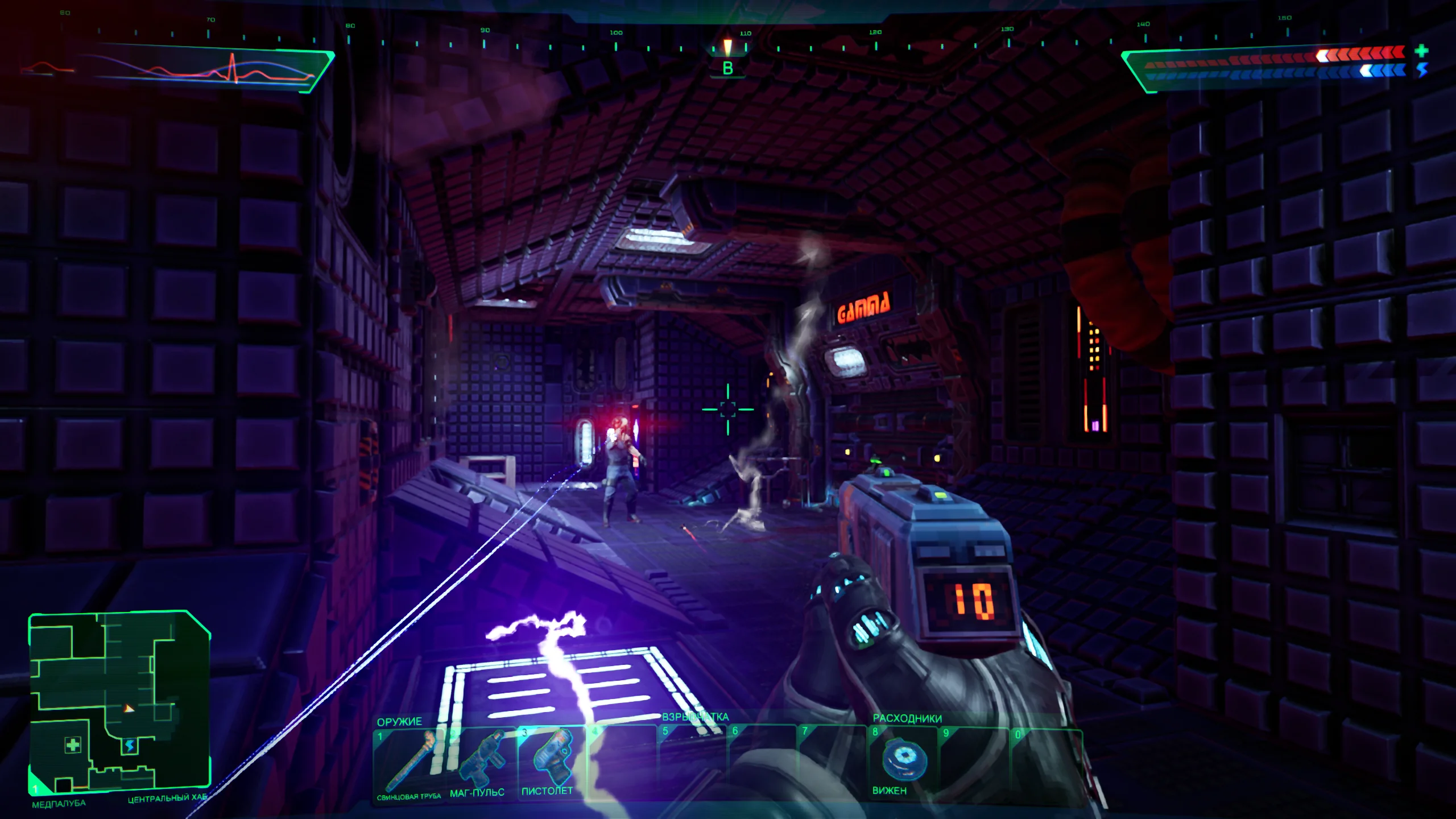Open the minimap in the corner
Viewport: 1456px width, 819px height.
pyautogui.click(x=119, y=702)
